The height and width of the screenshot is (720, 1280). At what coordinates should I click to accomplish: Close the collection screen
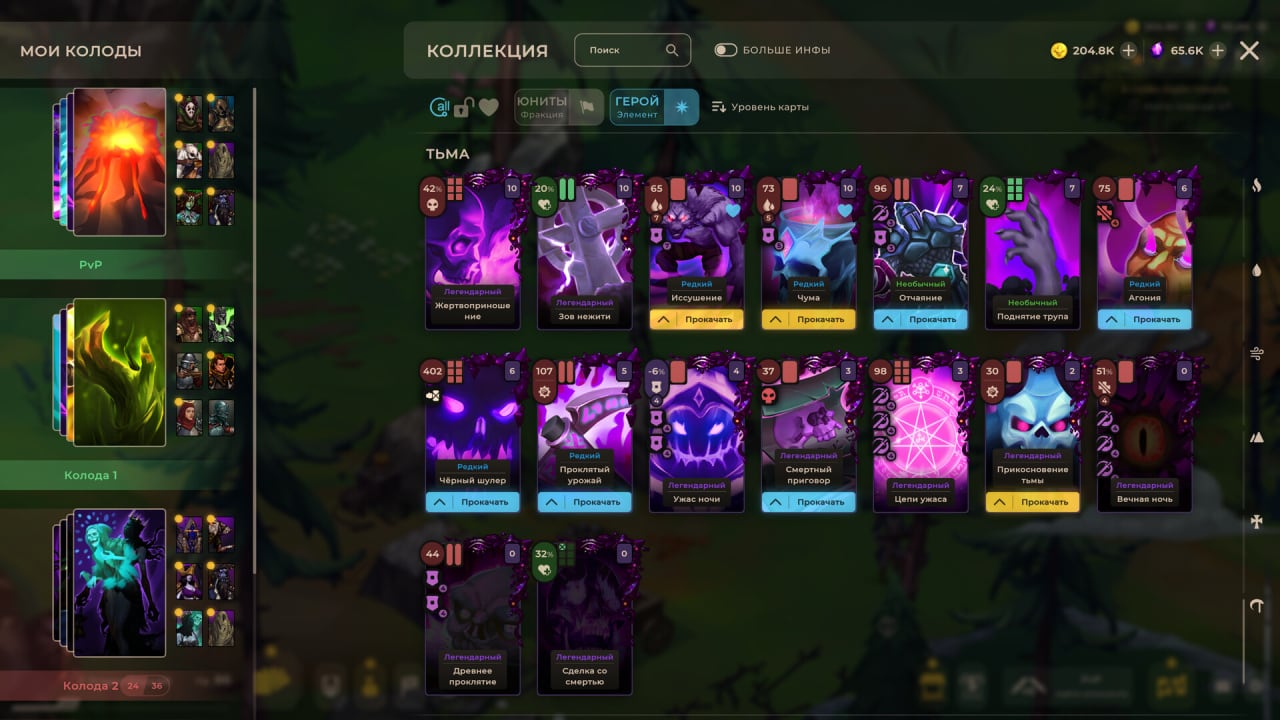(1249, 51)
